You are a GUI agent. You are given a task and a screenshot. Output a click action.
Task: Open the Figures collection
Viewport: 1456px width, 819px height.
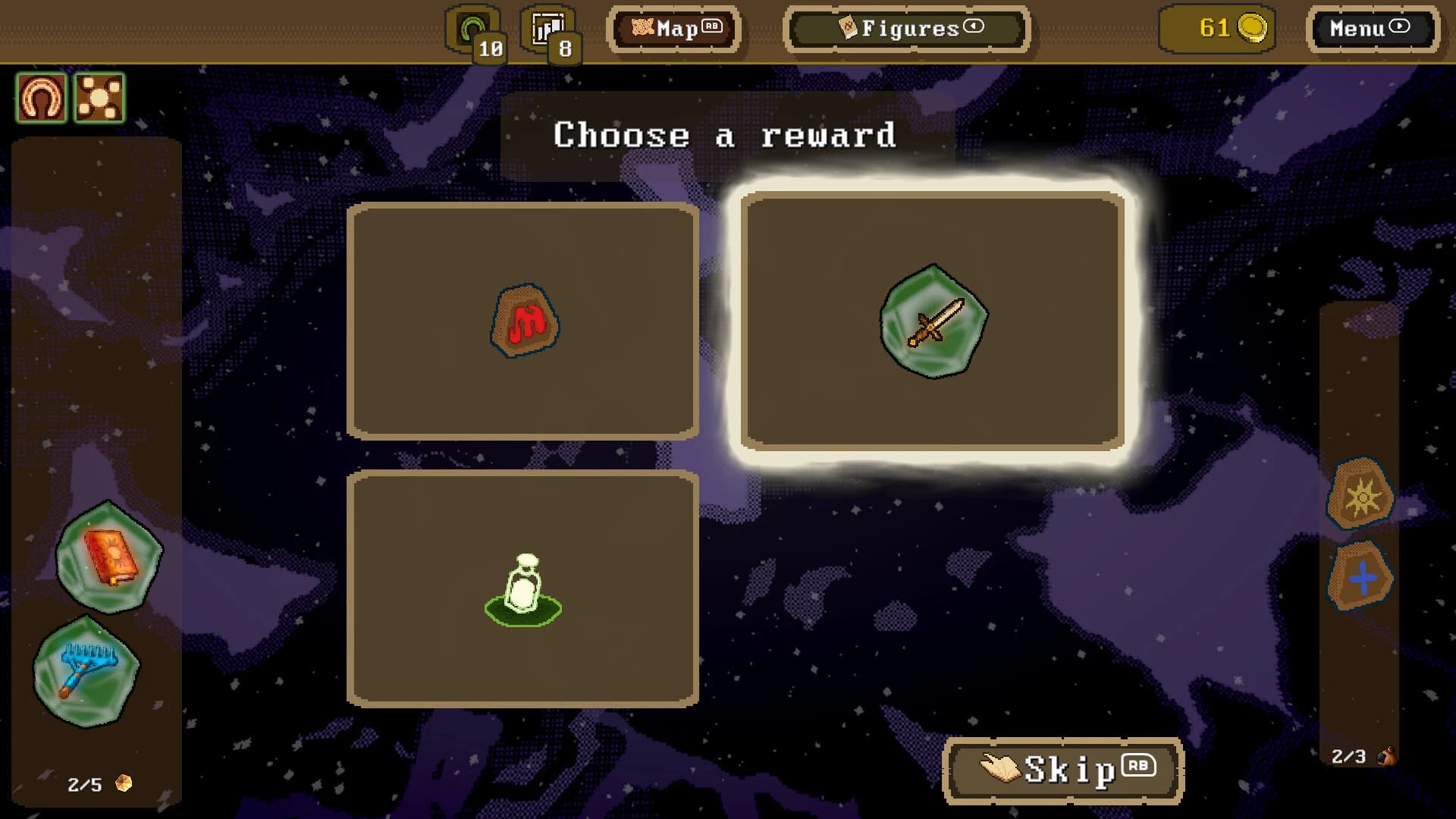point(905,29)
